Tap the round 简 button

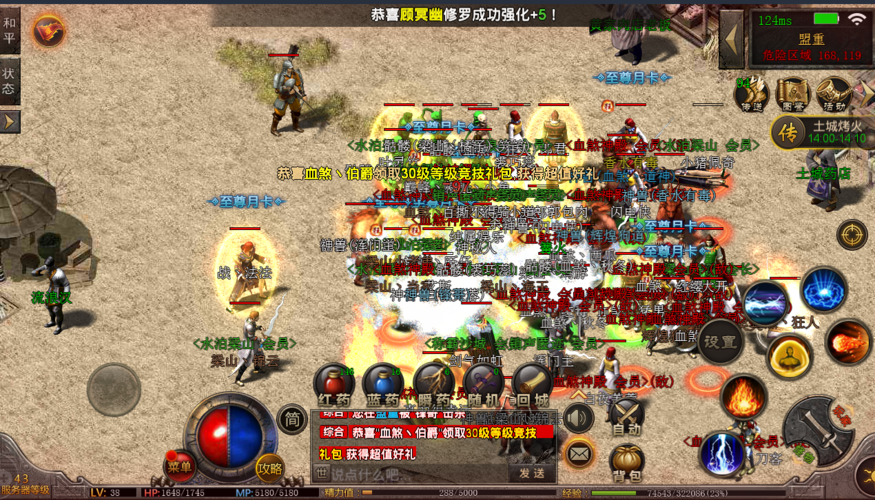[x=292, y=418]
